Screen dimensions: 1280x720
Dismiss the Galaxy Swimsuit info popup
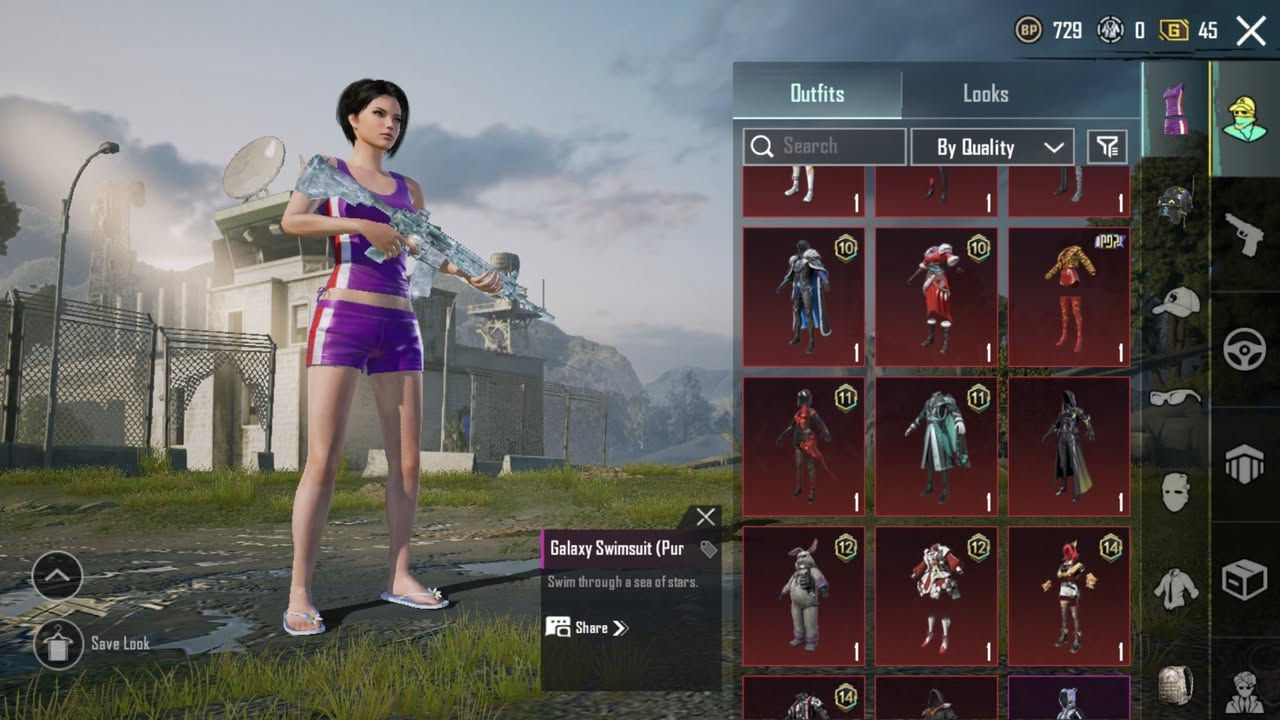pyautogui.click(x=705, y=517)
